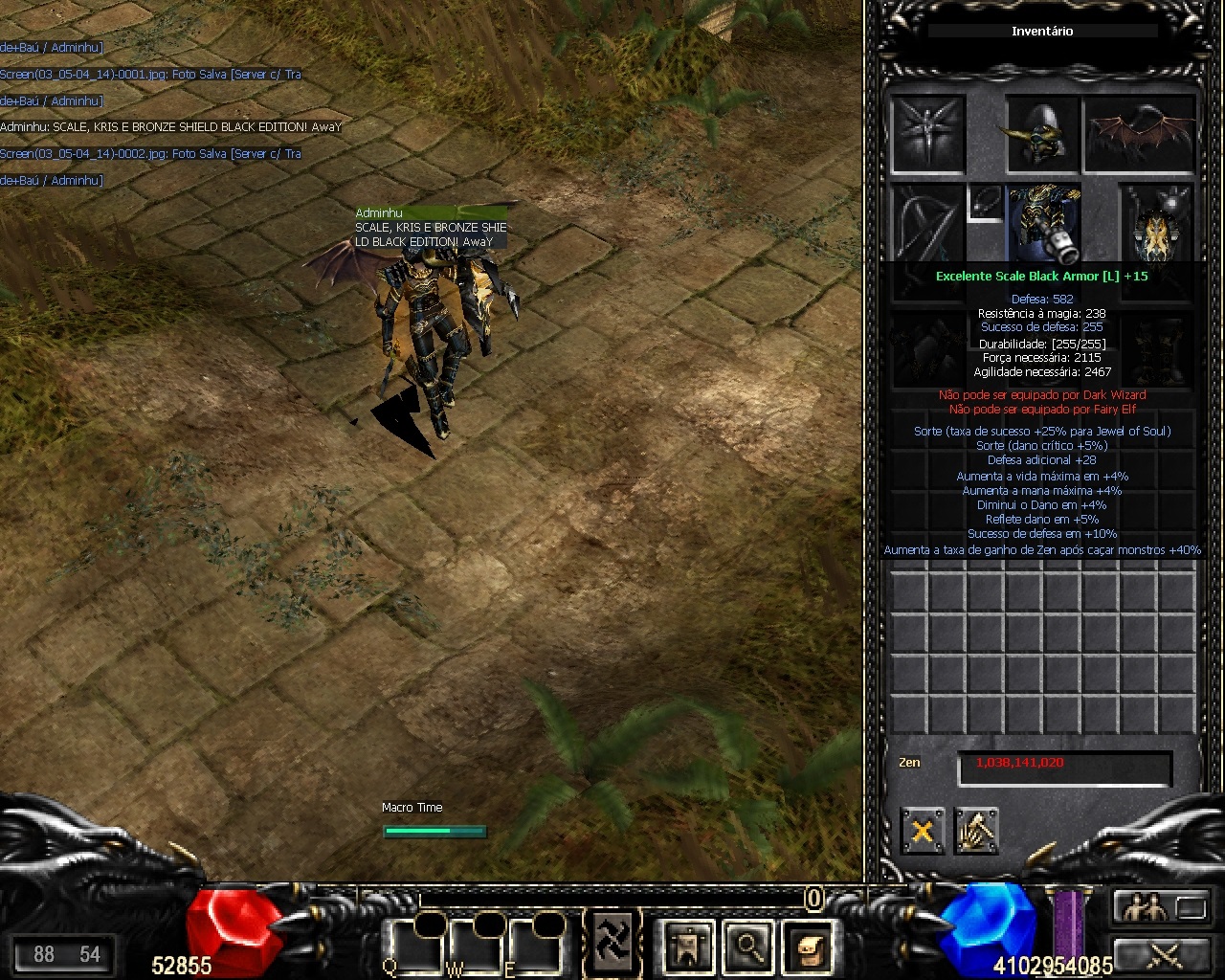Open the character banner button

688,947
